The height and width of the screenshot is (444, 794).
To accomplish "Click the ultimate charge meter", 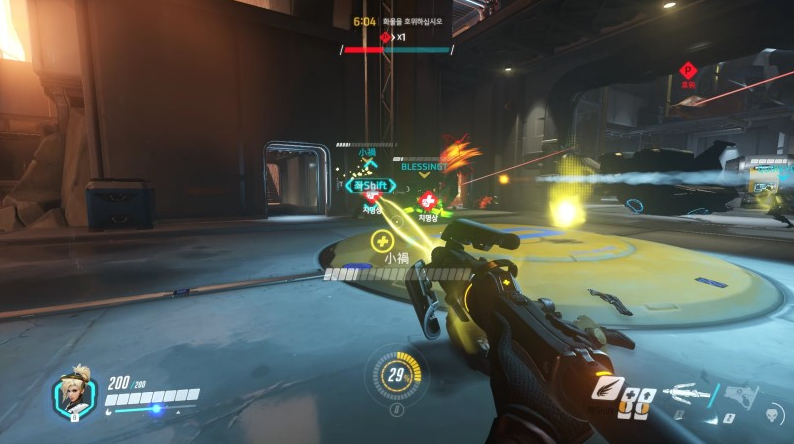I will [397, 376].
